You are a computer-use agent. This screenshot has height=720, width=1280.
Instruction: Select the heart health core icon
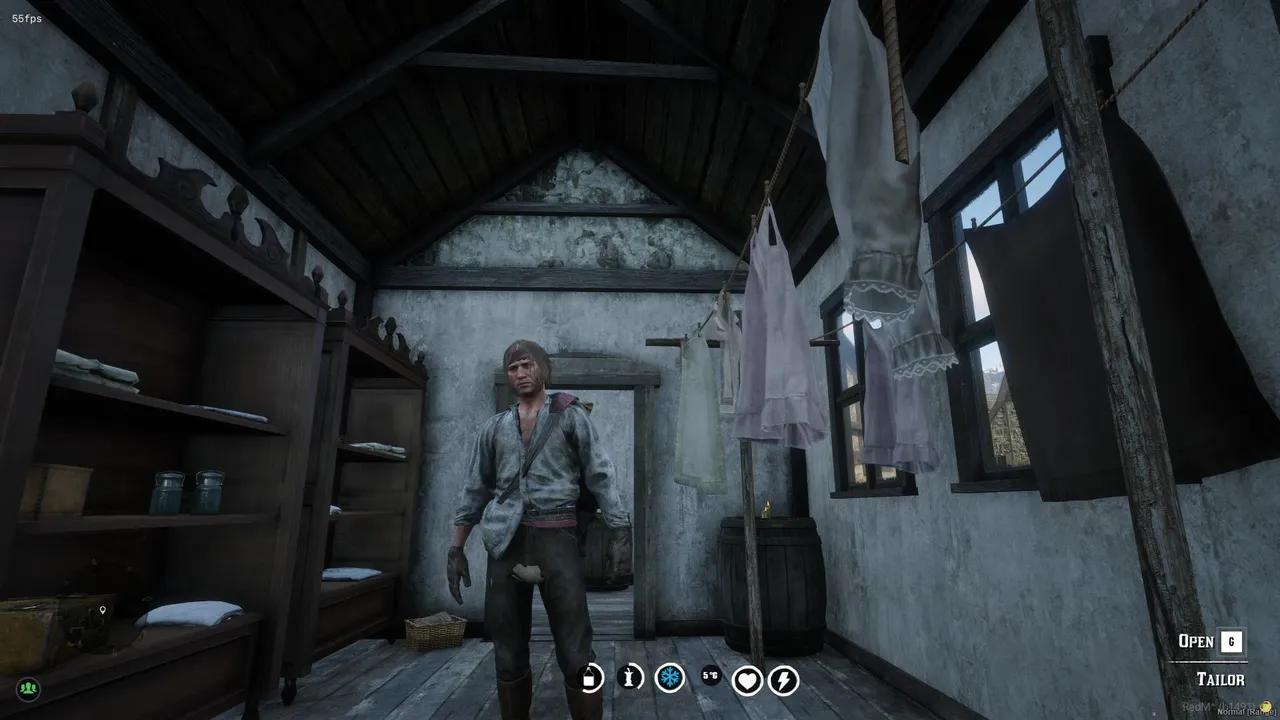pyautogui.click(x=747, y=680)
